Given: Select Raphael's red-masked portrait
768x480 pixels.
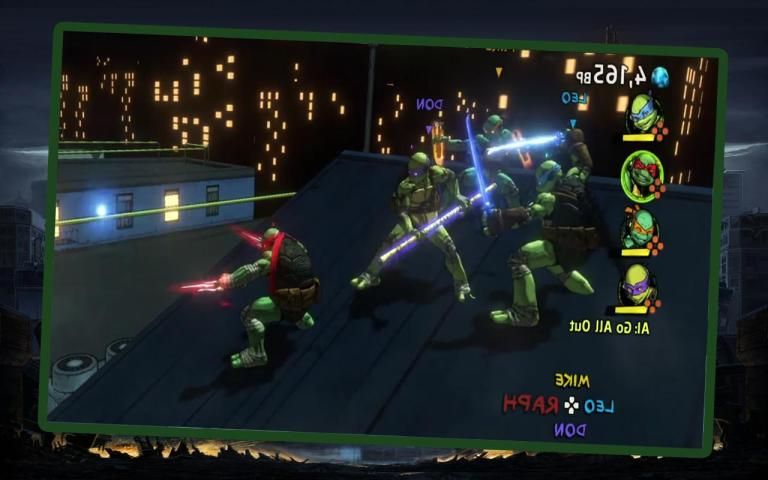Looking at the screenshot, I should click(642, 174).
